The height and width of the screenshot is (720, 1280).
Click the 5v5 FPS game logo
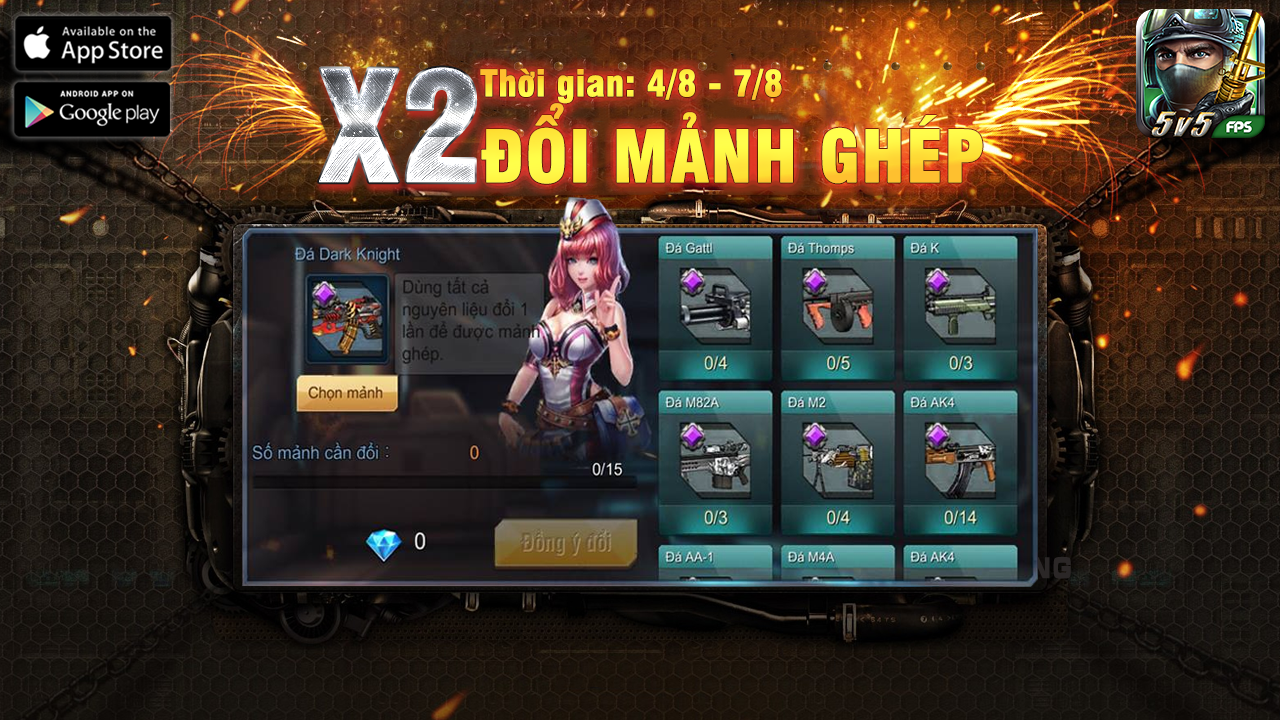[1200, 73]
